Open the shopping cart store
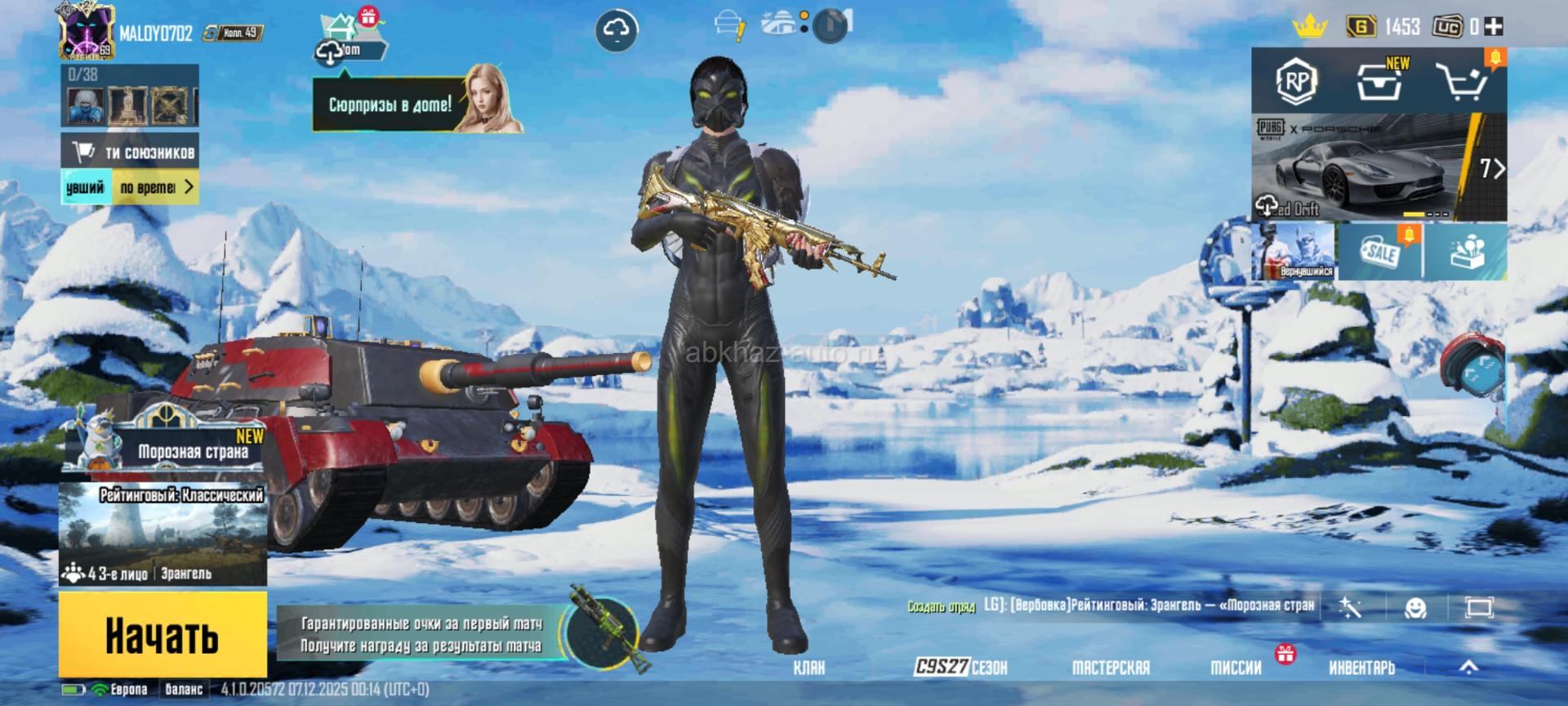This screenshot has width=1568, height=706. coord(1462,81)
